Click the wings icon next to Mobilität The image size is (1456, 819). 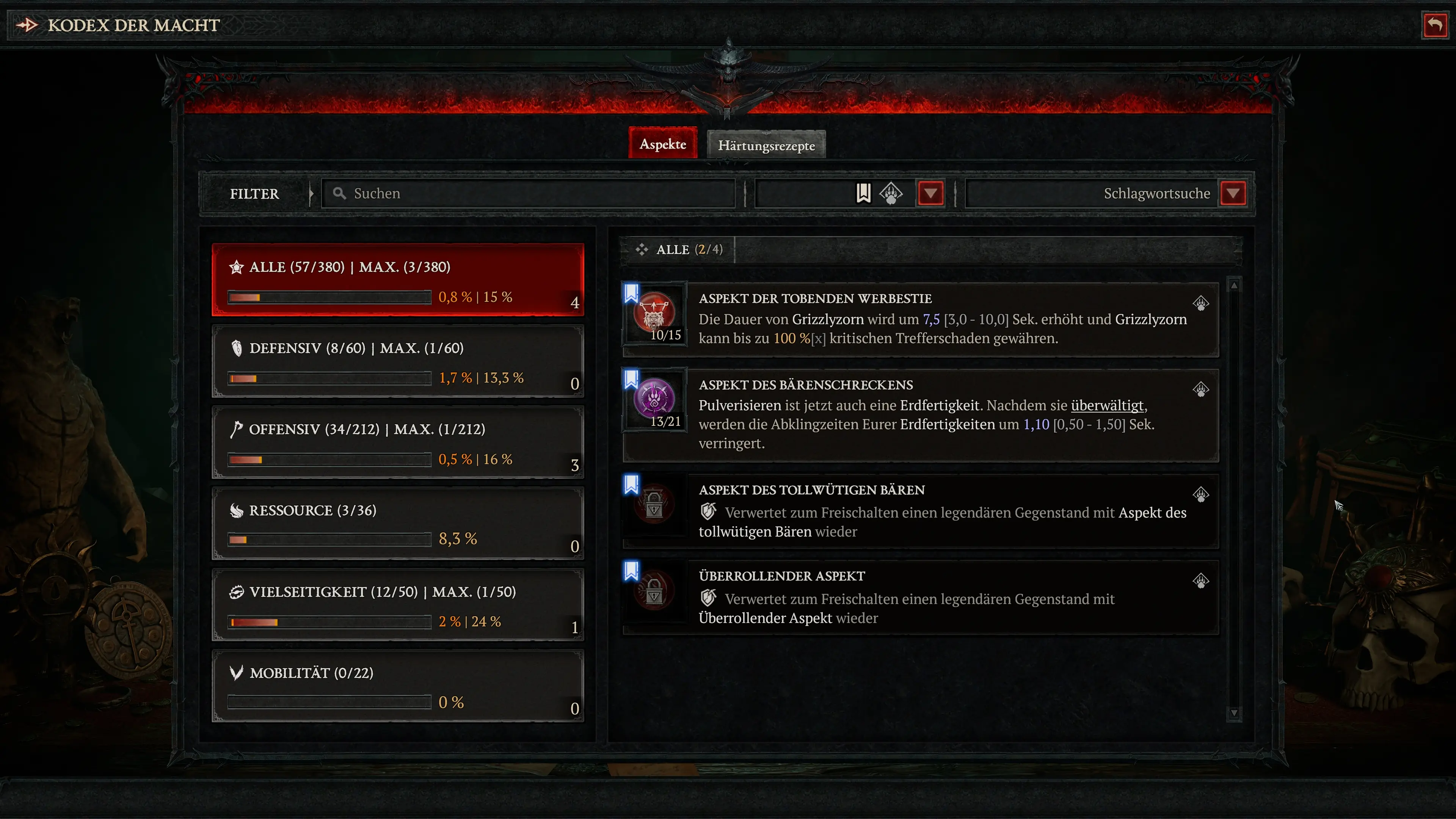236,673
